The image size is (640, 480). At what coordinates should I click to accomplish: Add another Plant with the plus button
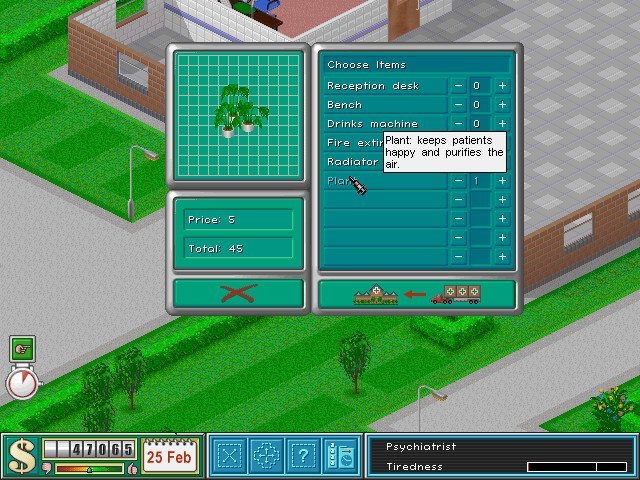coord(502,181)
